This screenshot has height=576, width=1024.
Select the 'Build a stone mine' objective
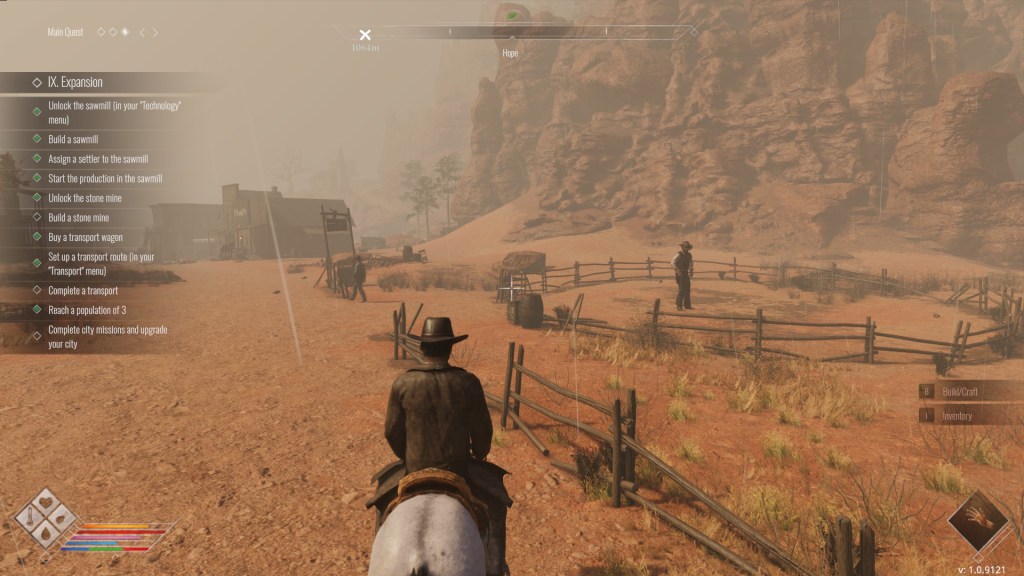[x=78, y=217]
